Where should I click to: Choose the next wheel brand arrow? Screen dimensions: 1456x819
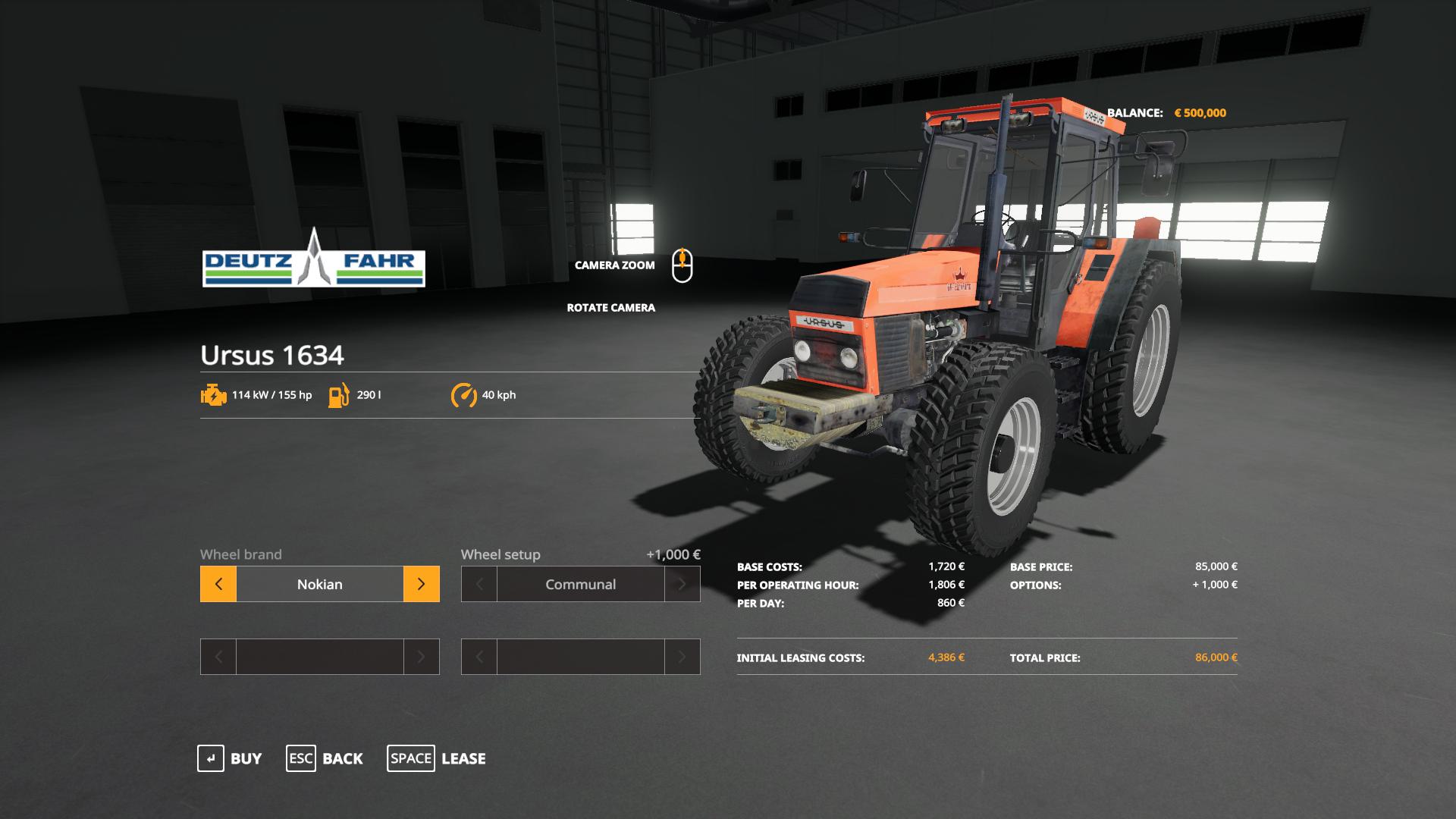pos(421,584)
